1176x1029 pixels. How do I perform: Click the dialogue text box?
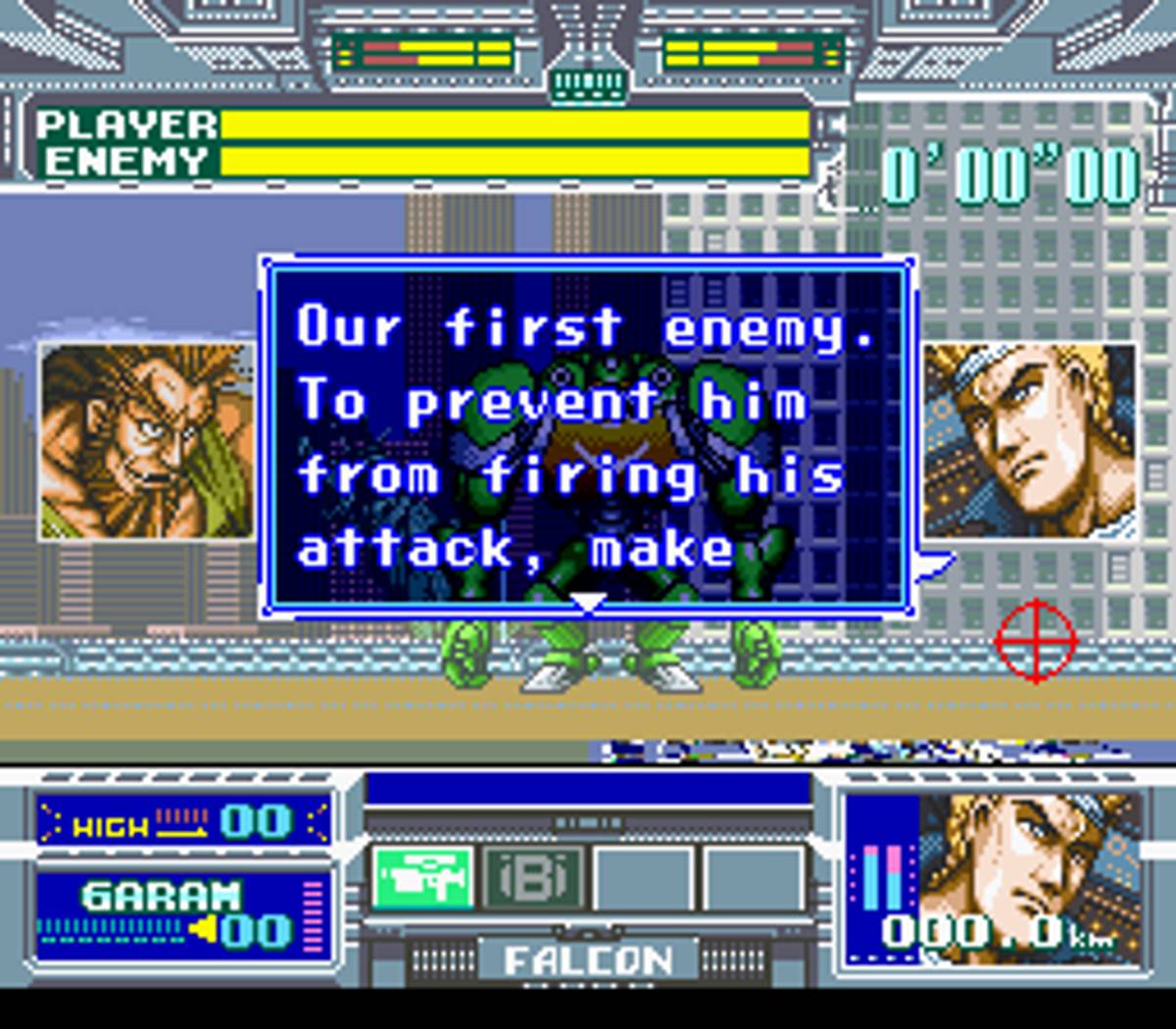[x=588, y=436]
